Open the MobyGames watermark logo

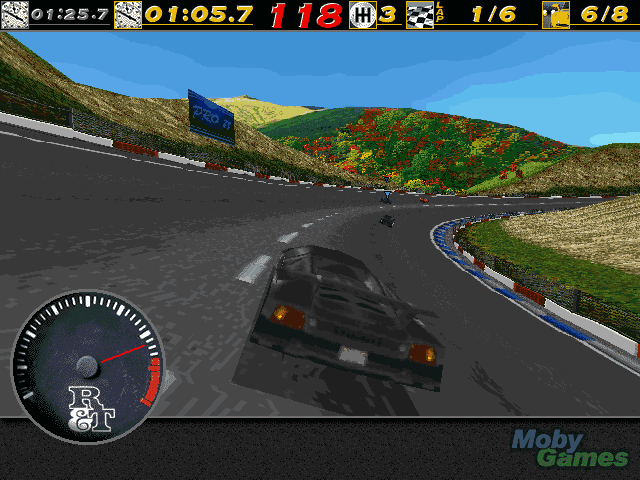coord(570,449)
